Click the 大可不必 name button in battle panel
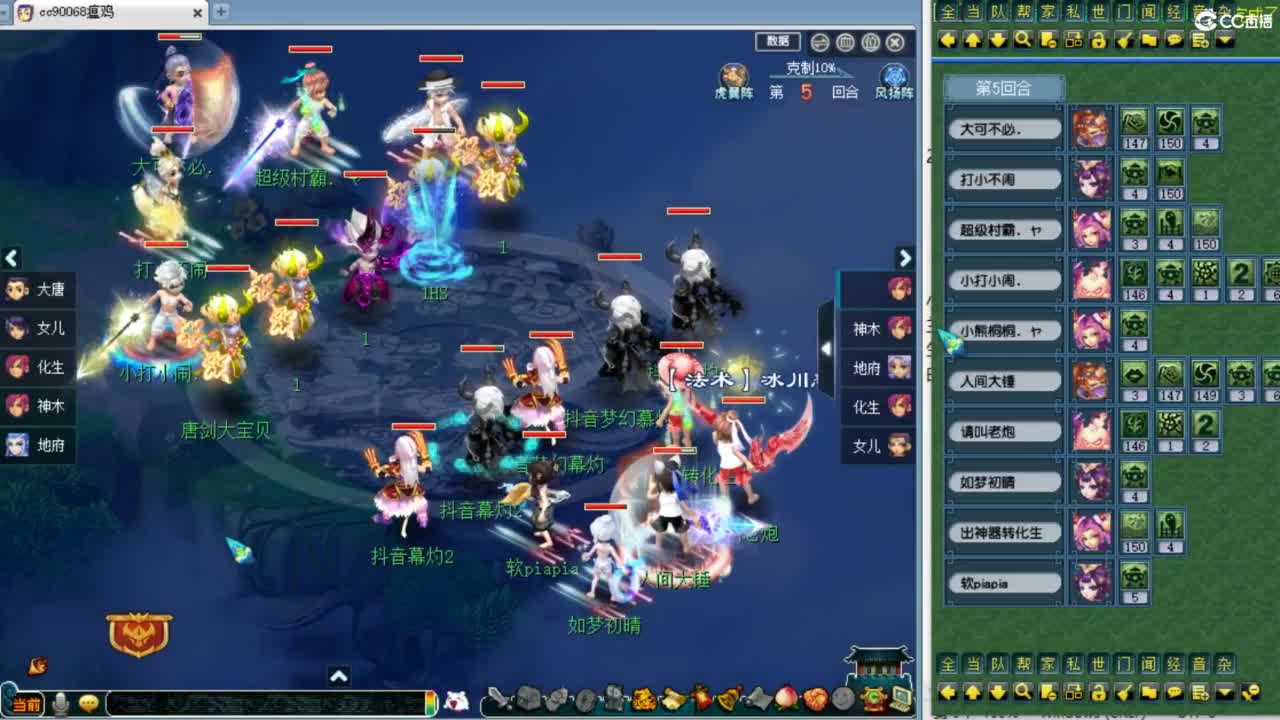 coord(1003,128)
